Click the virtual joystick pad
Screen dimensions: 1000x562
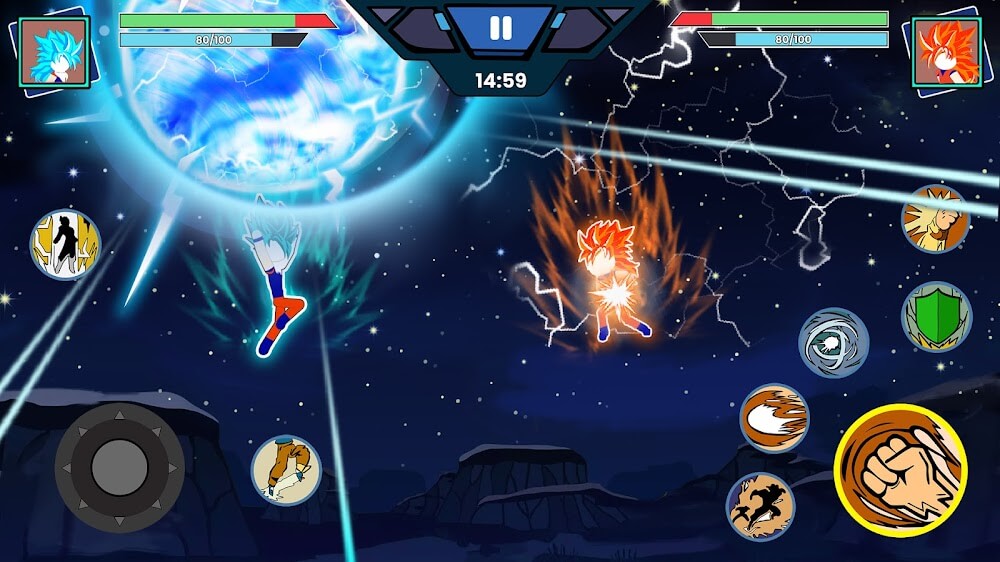(x=119, y=466)
